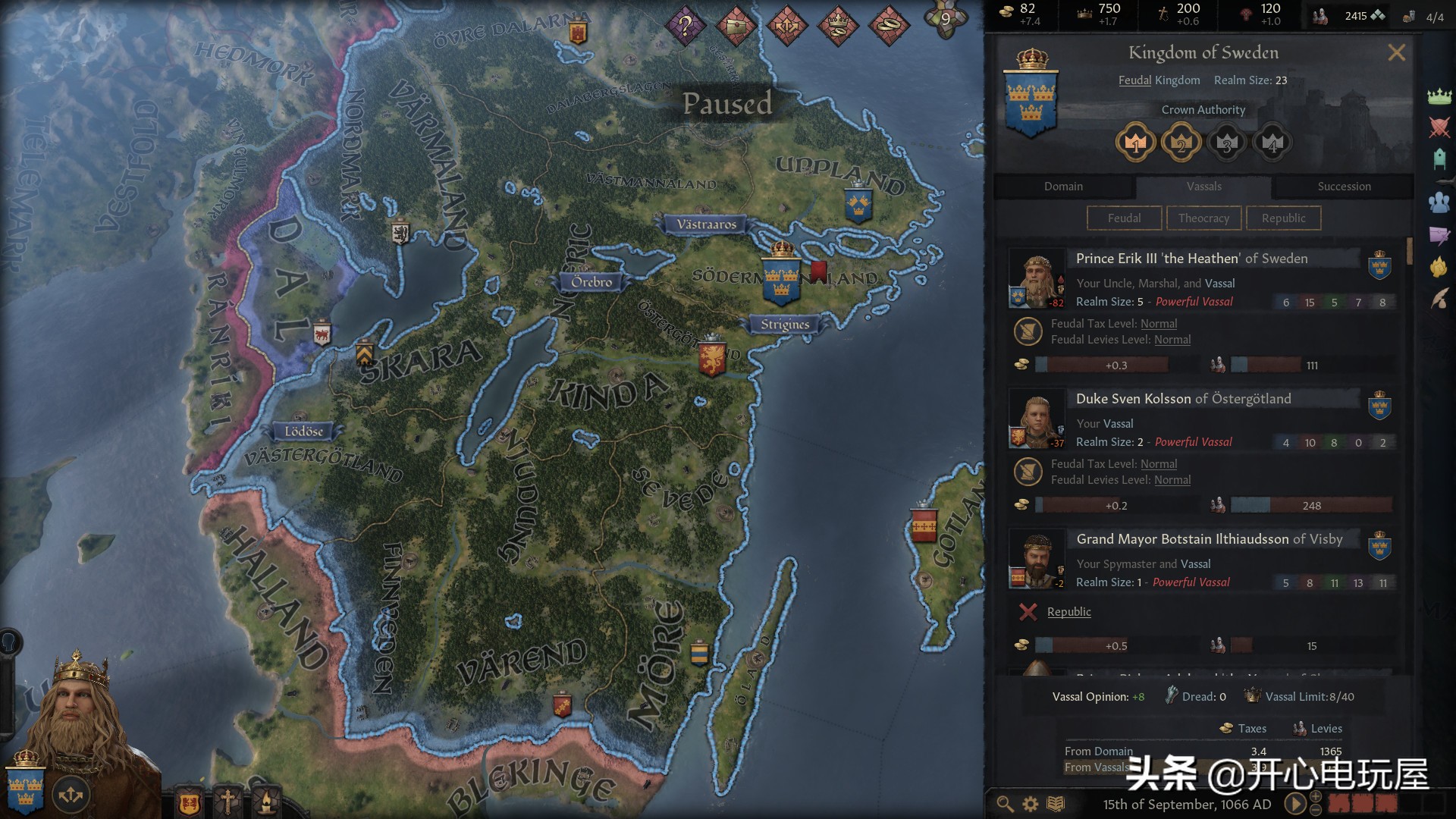Screen dimensions: 1456x819
Task: Switch to the Domain tab
Action: click(x=1063, y=187)
